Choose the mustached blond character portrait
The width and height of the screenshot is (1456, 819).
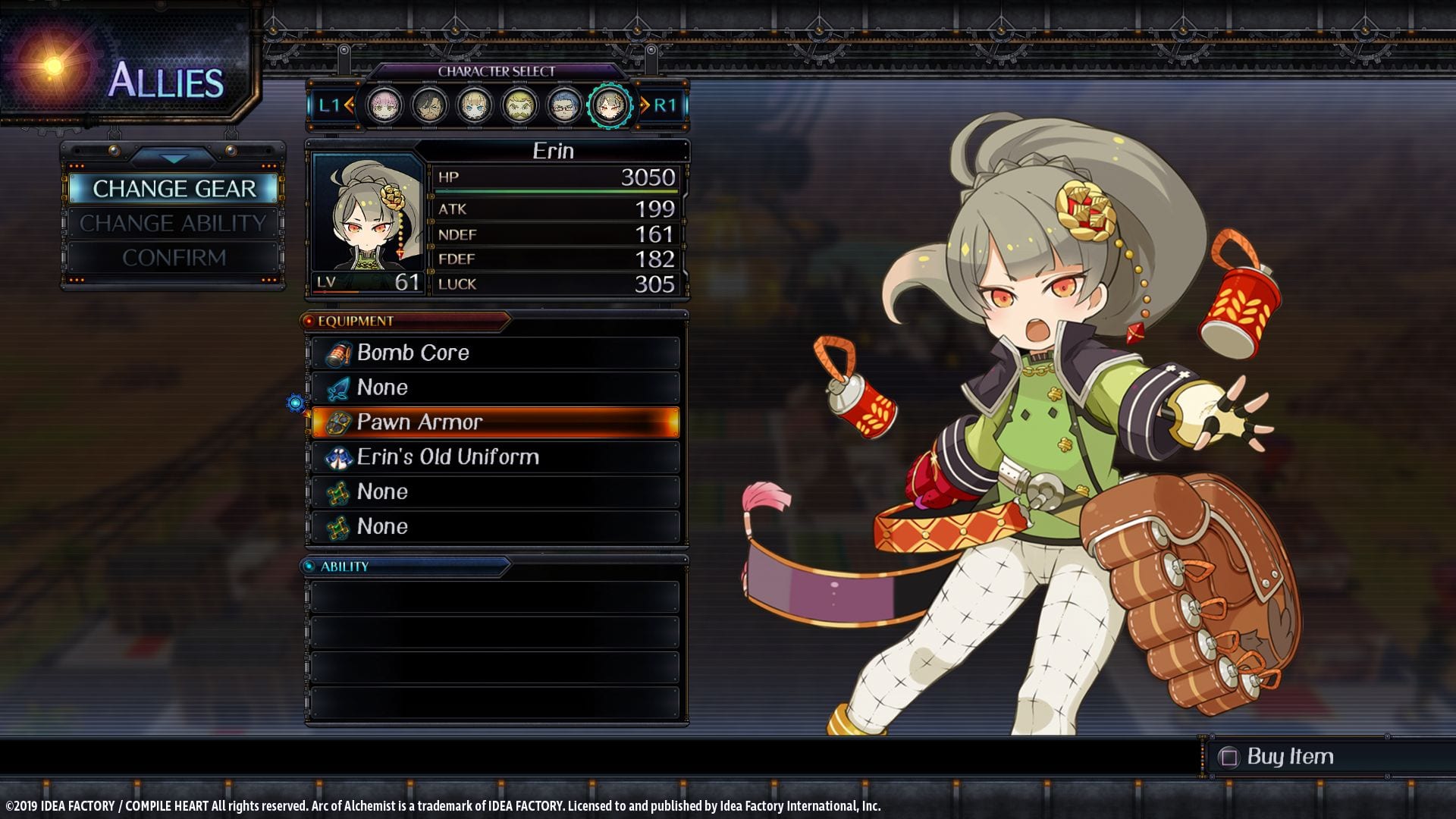(x=519, y=105)
